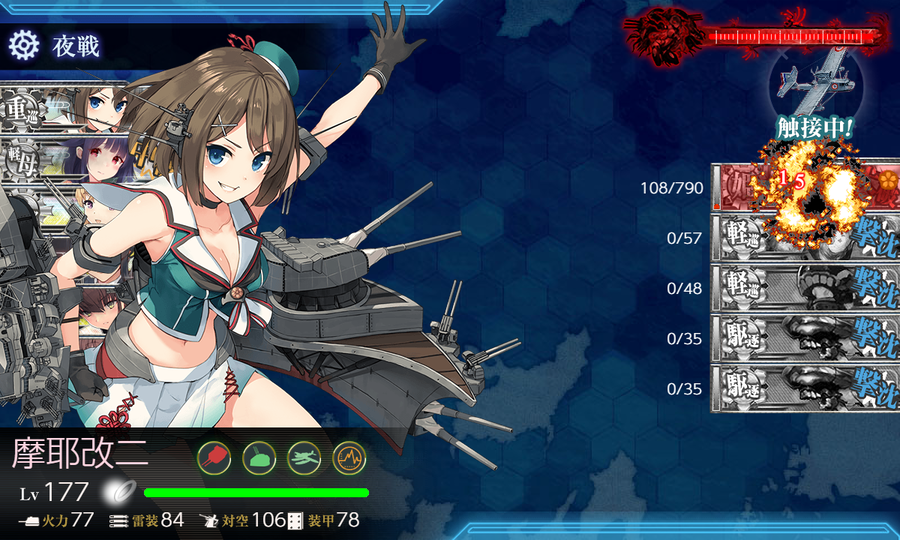Select the green shell equipment icon
Viewport: 900px width, 540px height.
coord(259,457)
